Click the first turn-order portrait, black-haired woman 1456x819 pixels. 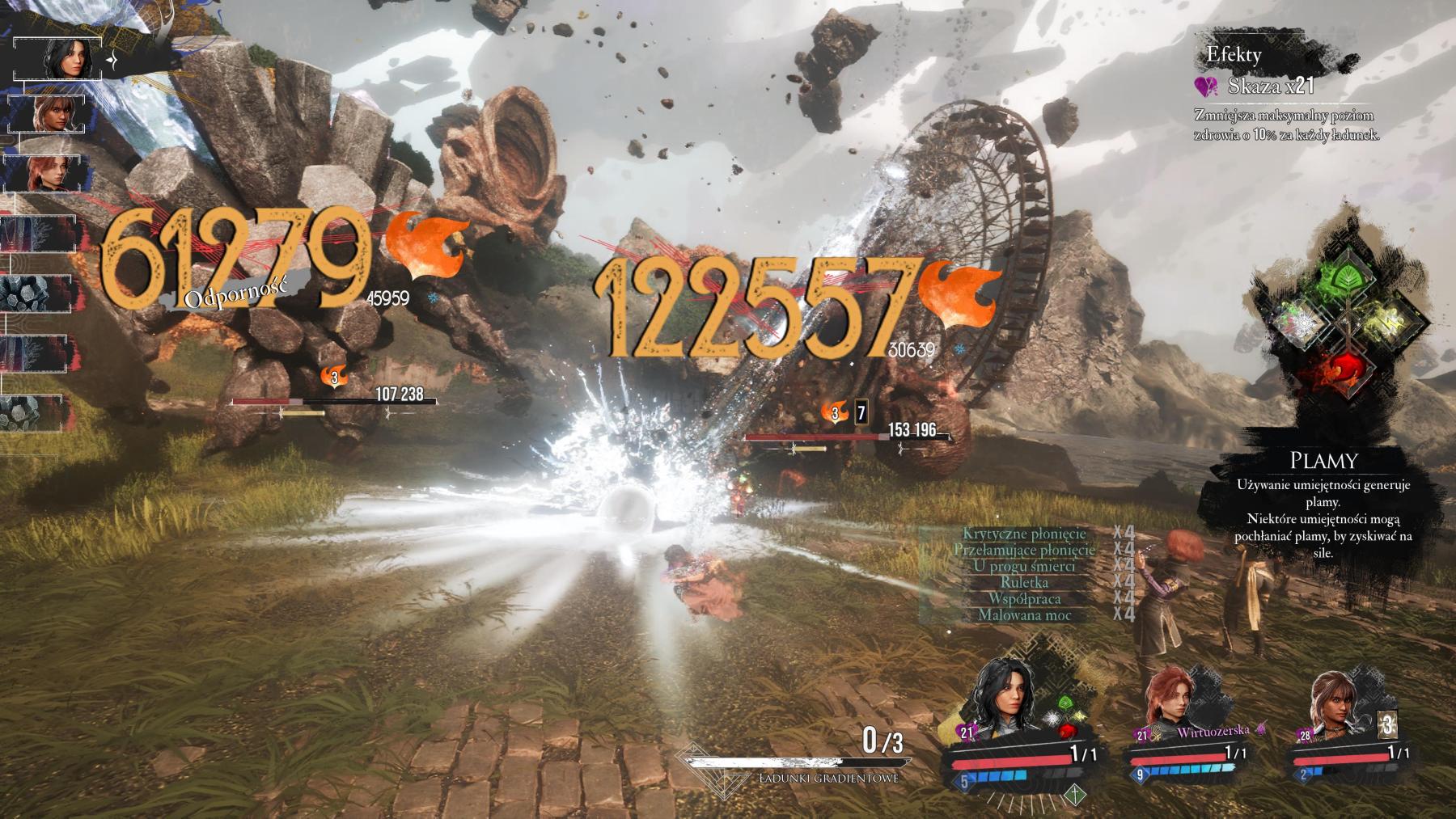(x=61, y=59)
